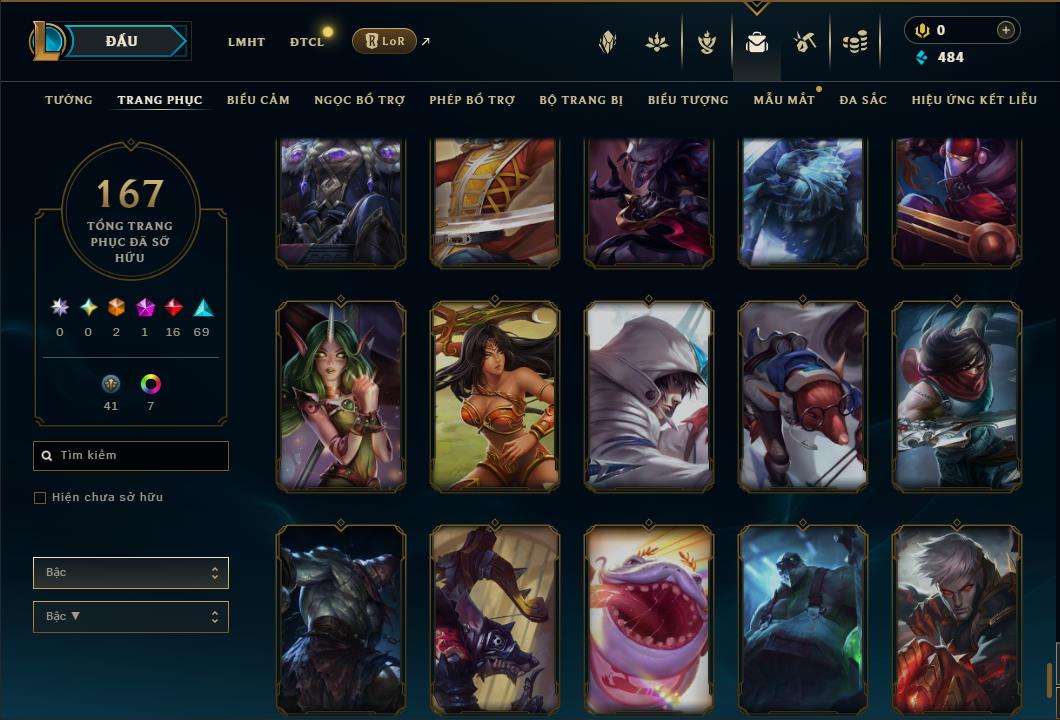
Task: Open the NGỌC BỔ TRỢ tab
Action: coord(359,100)
